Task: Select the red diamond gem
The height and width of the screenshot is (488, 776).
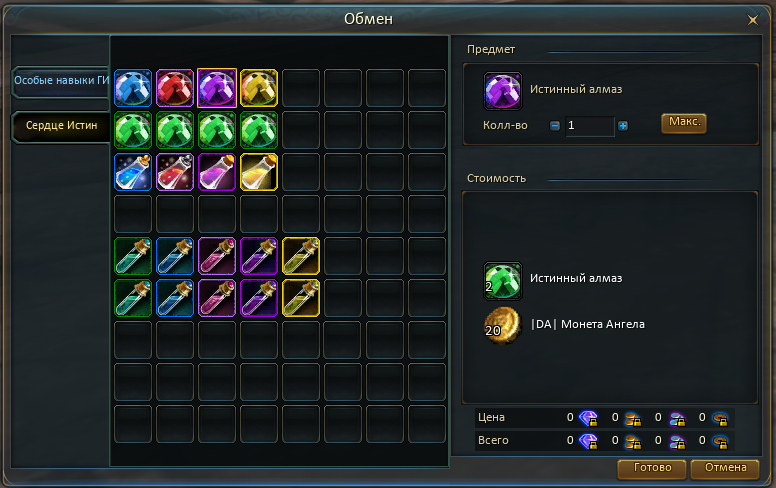Action: coord(175,88)
